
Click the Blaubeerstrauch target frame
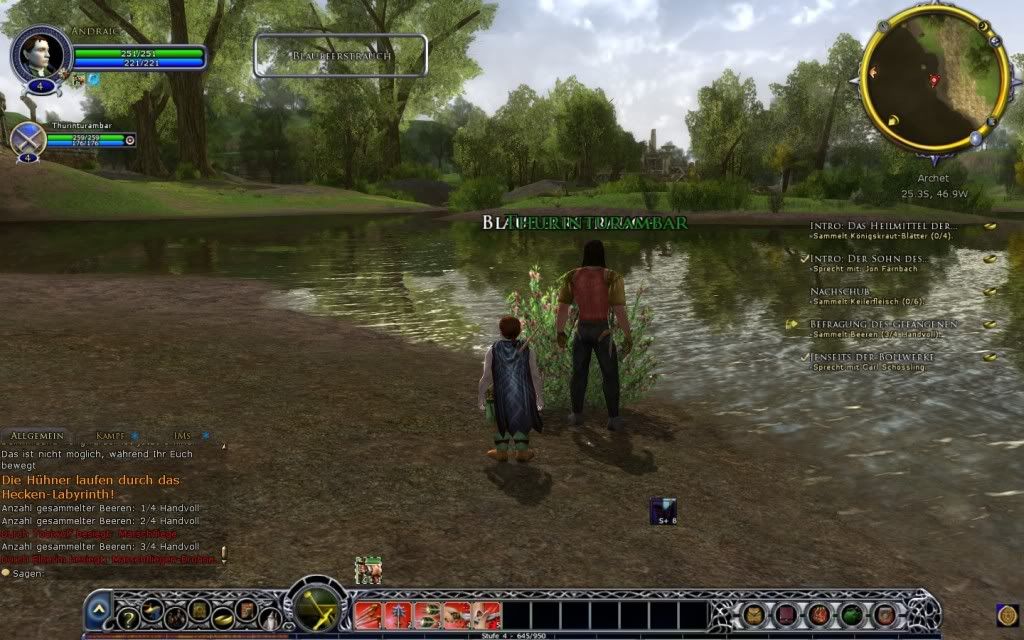(x=341, y=56)
